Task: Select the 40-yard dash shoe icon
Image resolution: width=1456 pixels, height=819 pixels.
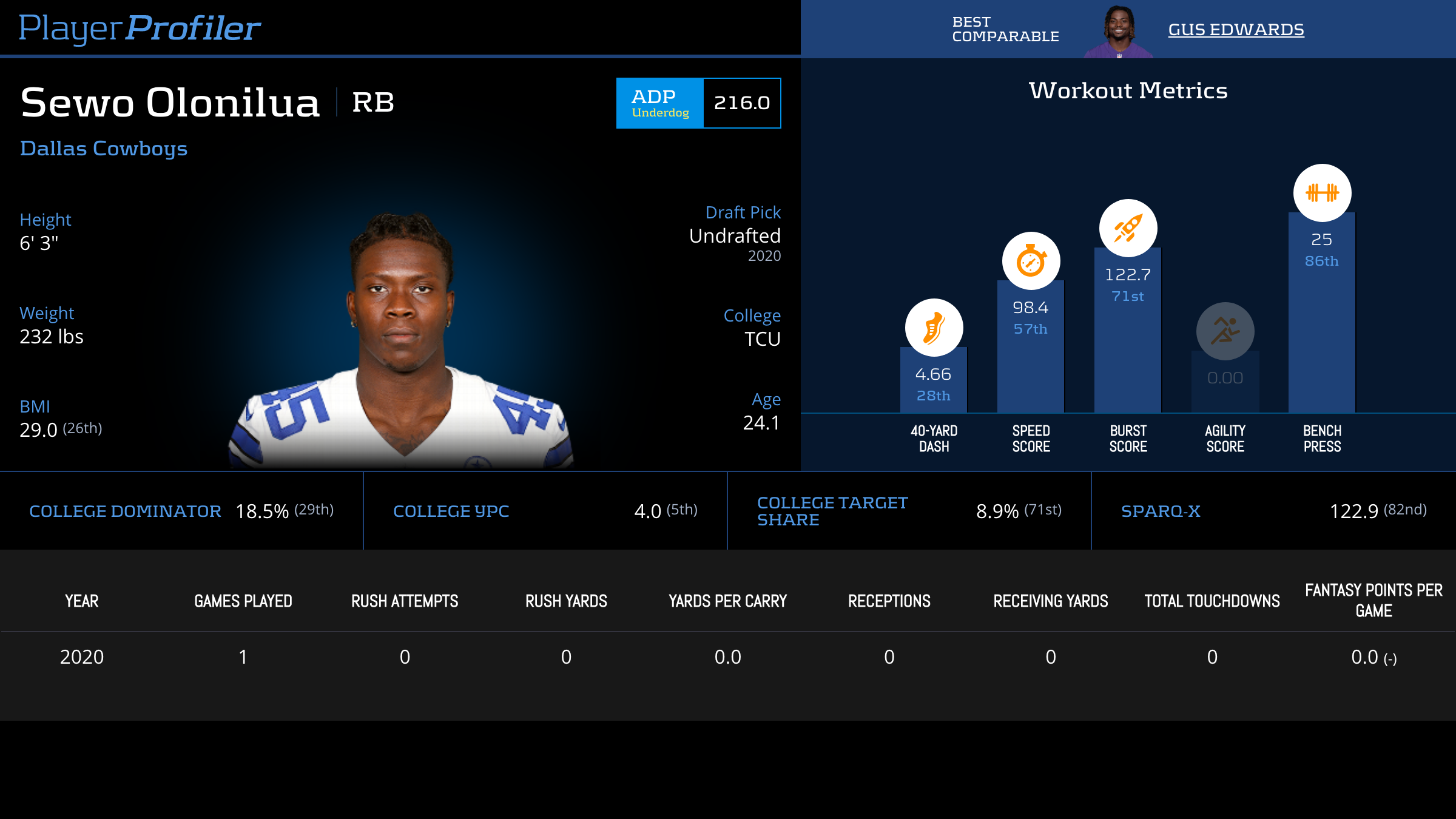Action: [934, 328]
